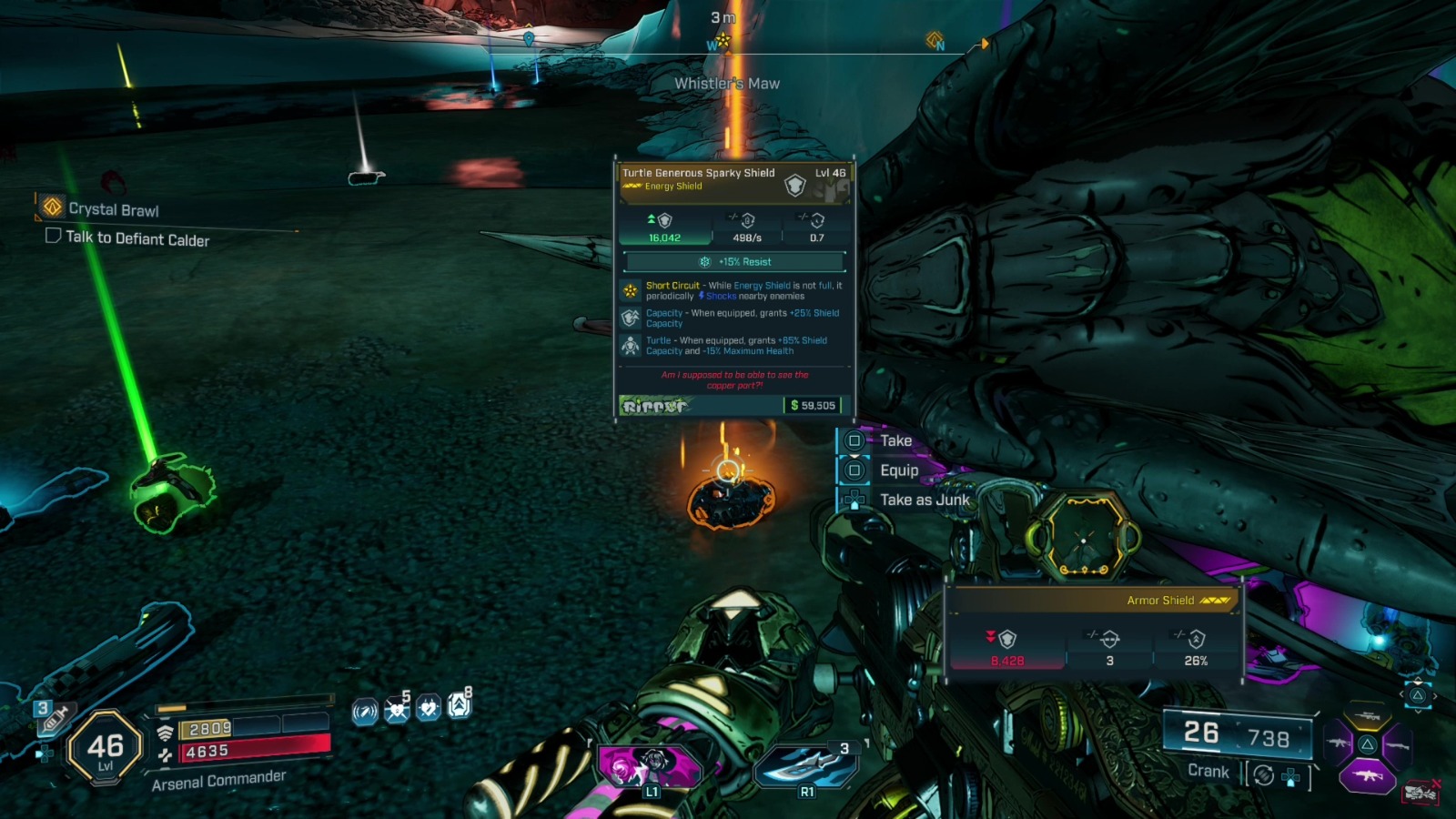
Task: Click the Capacity part icon on the item card
Action: pos(631,318)
